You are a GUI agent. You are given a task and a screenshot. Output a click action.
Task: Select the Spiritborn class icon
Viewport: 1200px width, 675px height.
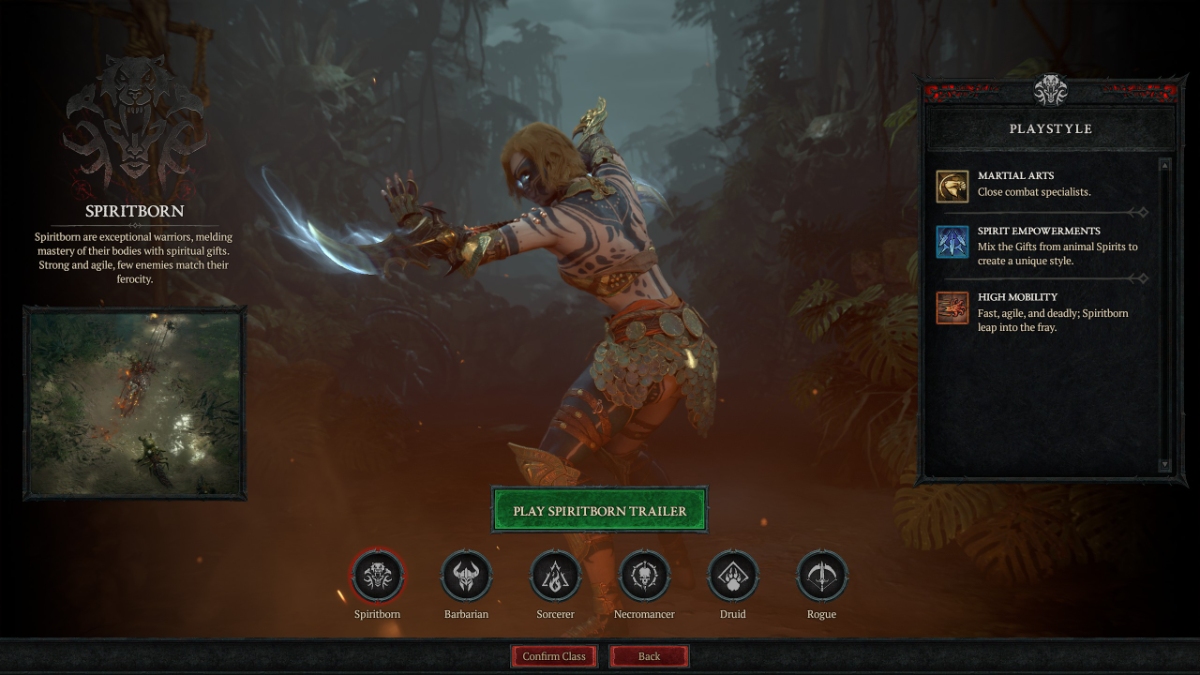coord(377,576)
